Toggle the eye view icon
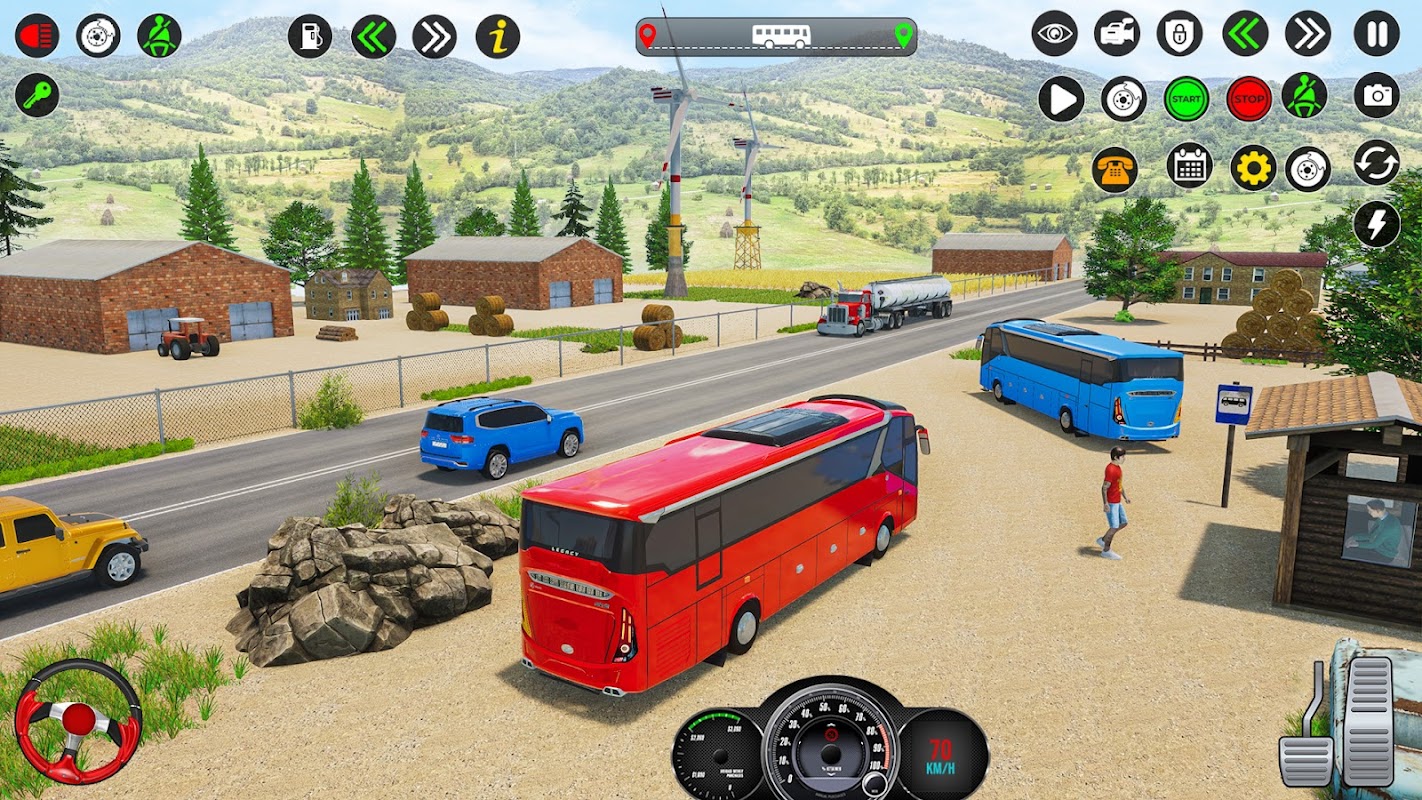 tap(1054, 34)
